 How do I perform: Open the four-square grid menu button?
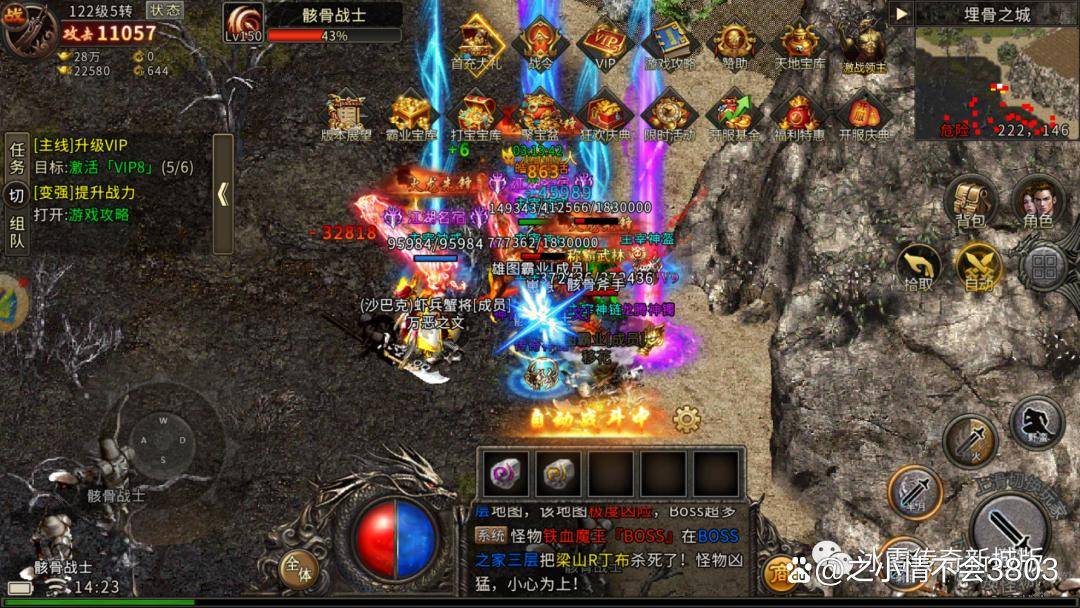click(1044, 267)
